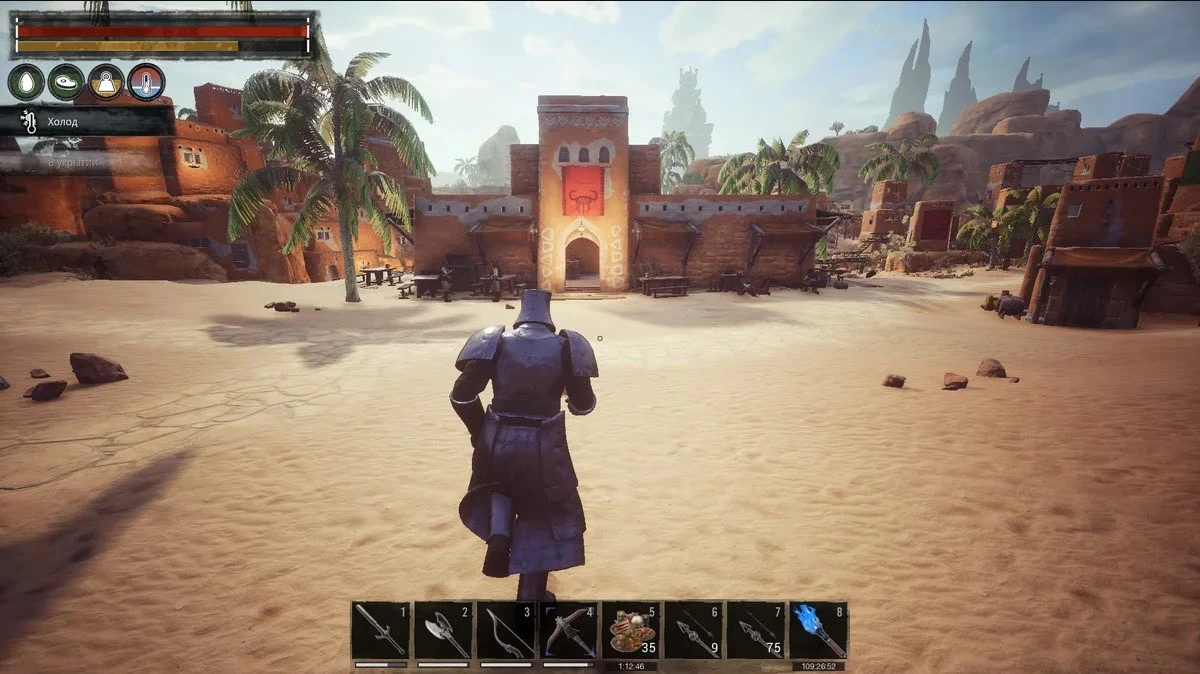1200x674 pixels.
Task: Open the weight encumbrance status icon
Action: (106, 82)
